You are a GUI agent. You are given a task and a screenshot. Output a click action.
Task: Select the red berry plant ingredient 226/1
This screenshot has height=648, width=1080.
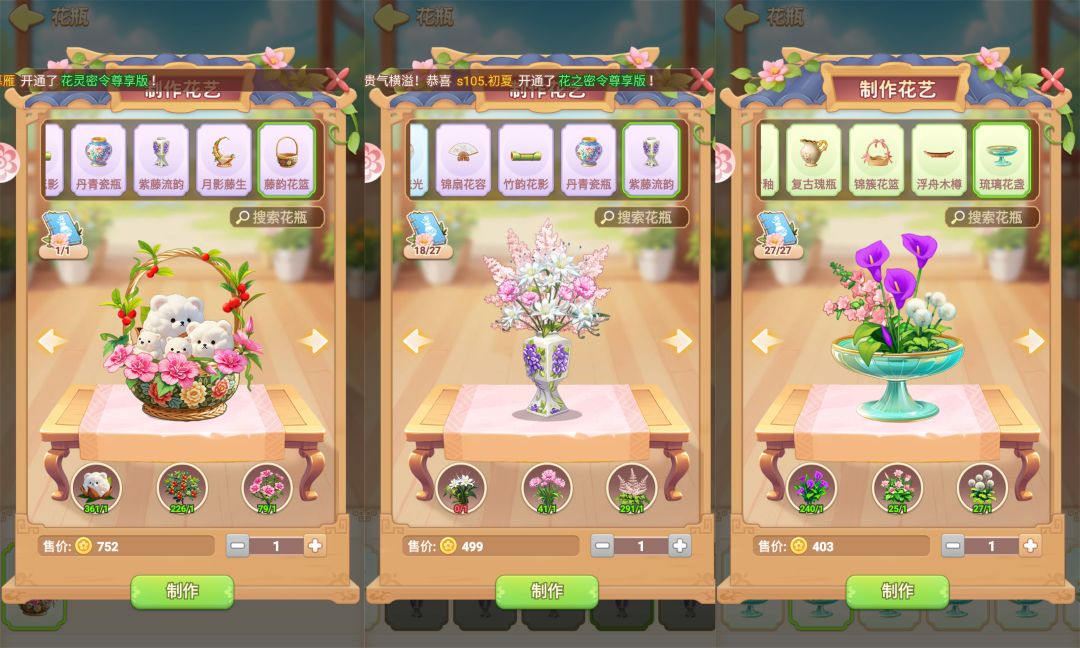(182, 487)
